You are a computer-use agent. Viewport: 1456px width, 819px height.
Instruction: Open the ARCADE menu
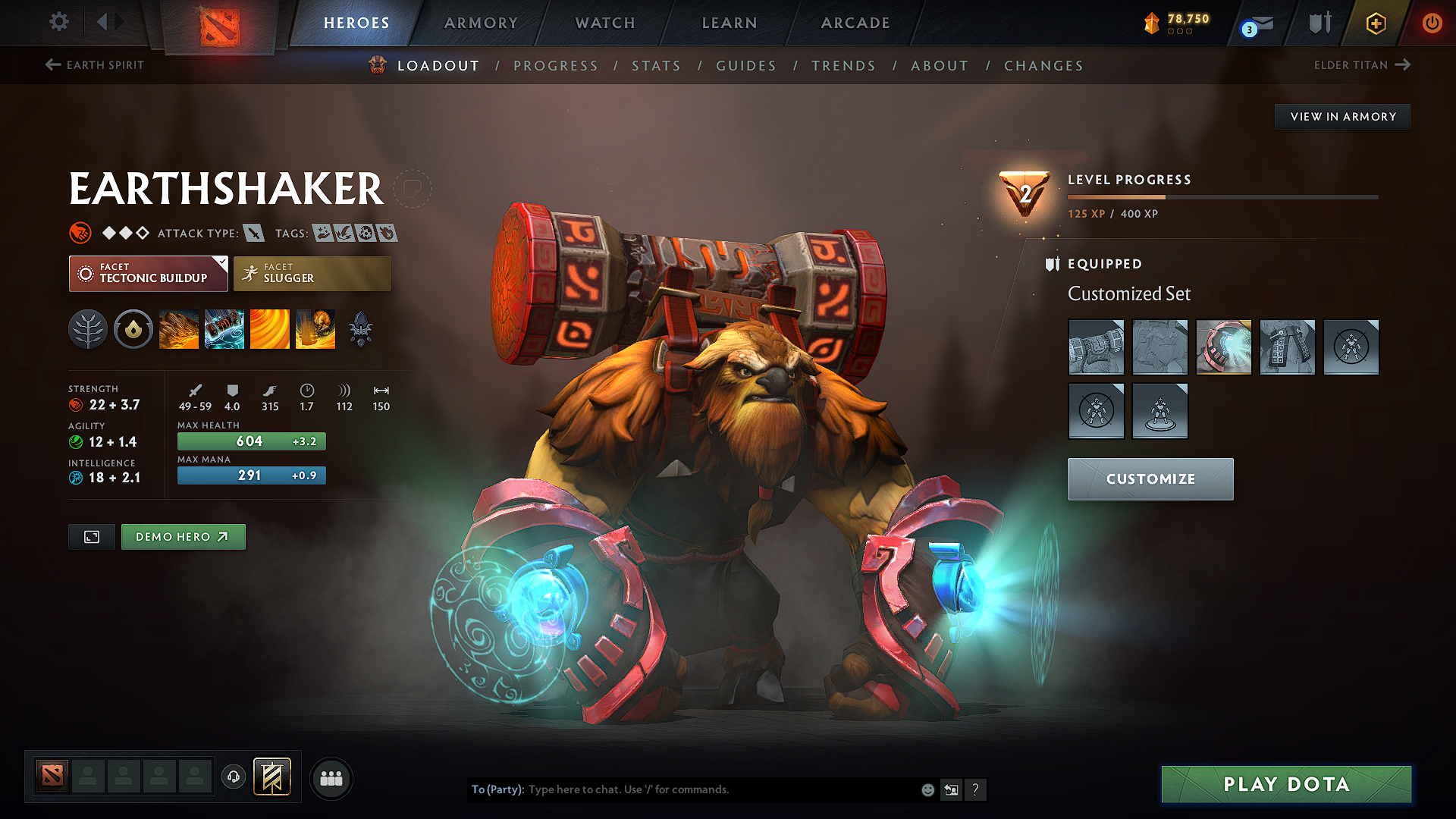pos(855,23)
